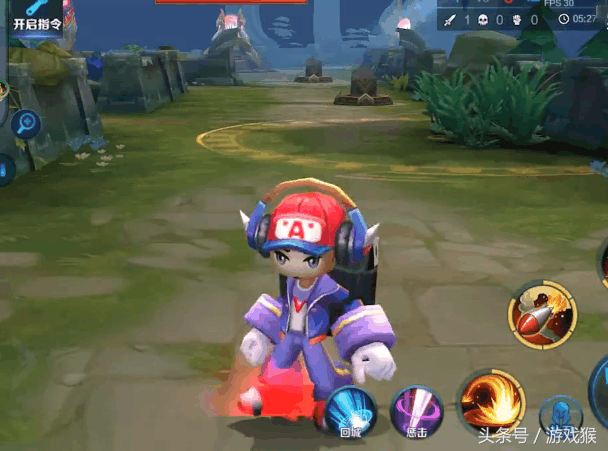Cast the fiery vortex skill

pos(492,402)
